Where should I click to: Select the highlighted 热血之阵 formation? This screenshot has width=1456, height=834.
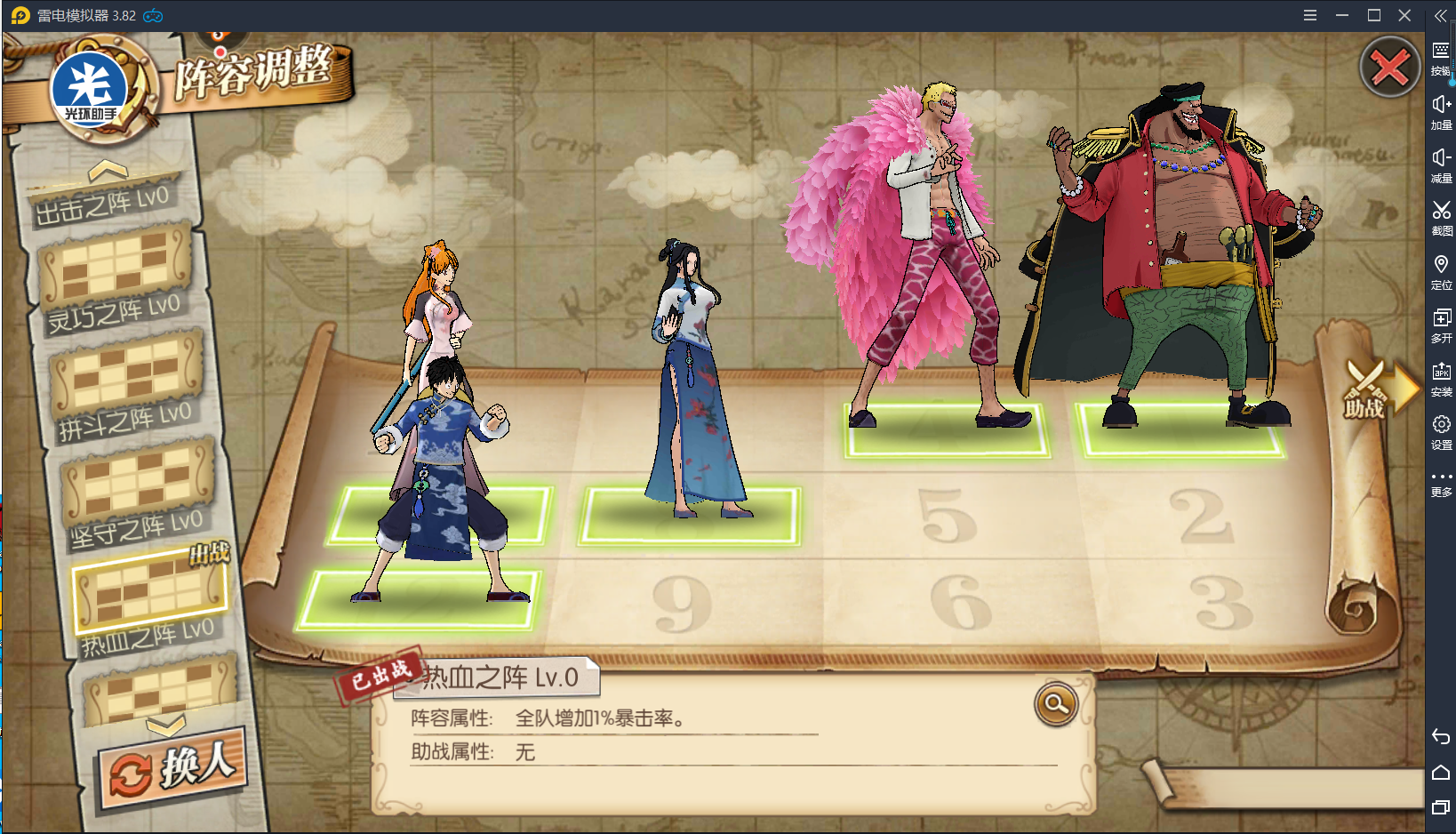[x=149, y=589]
